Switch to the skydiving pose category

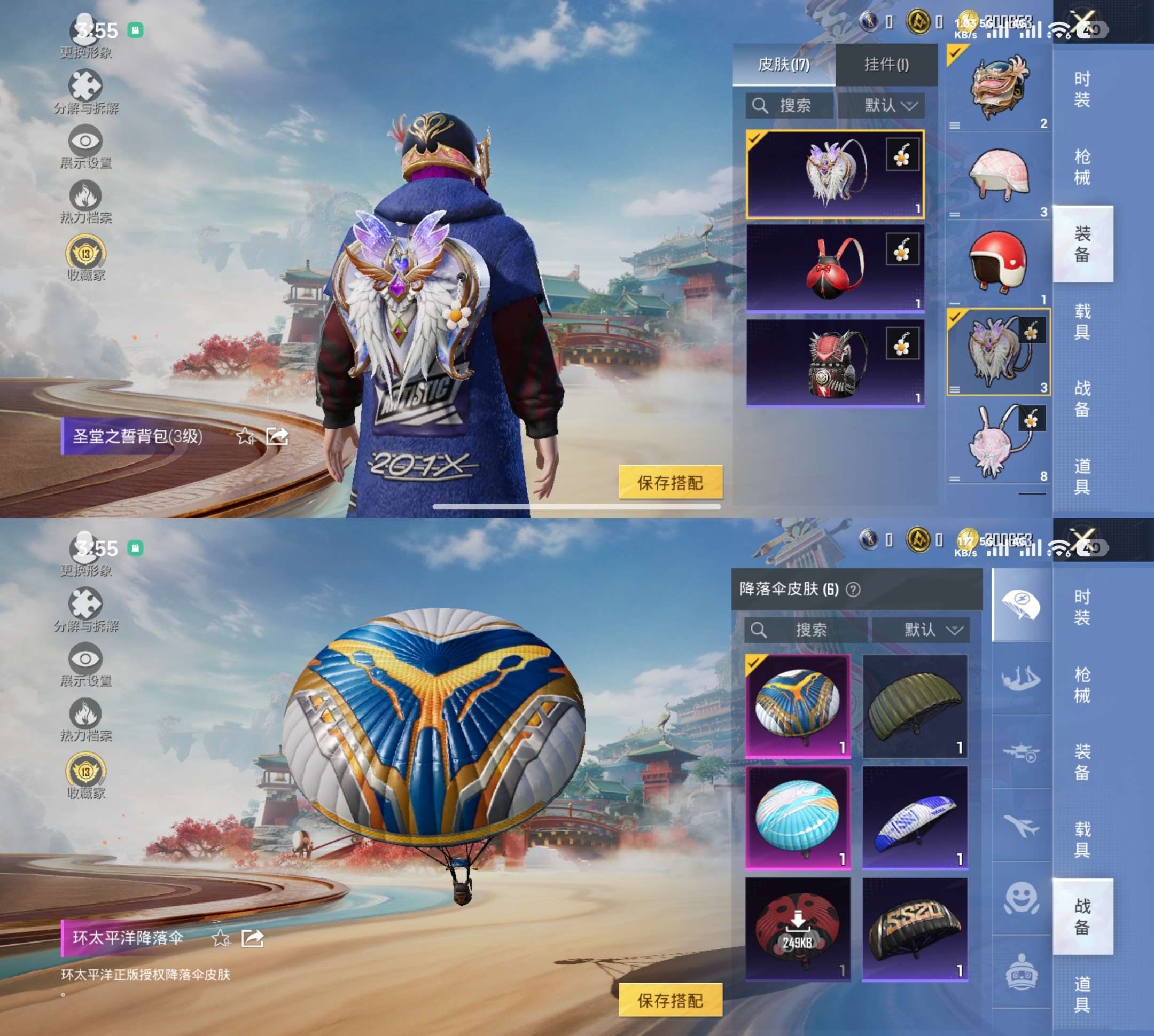click(x=1021, y=679)
